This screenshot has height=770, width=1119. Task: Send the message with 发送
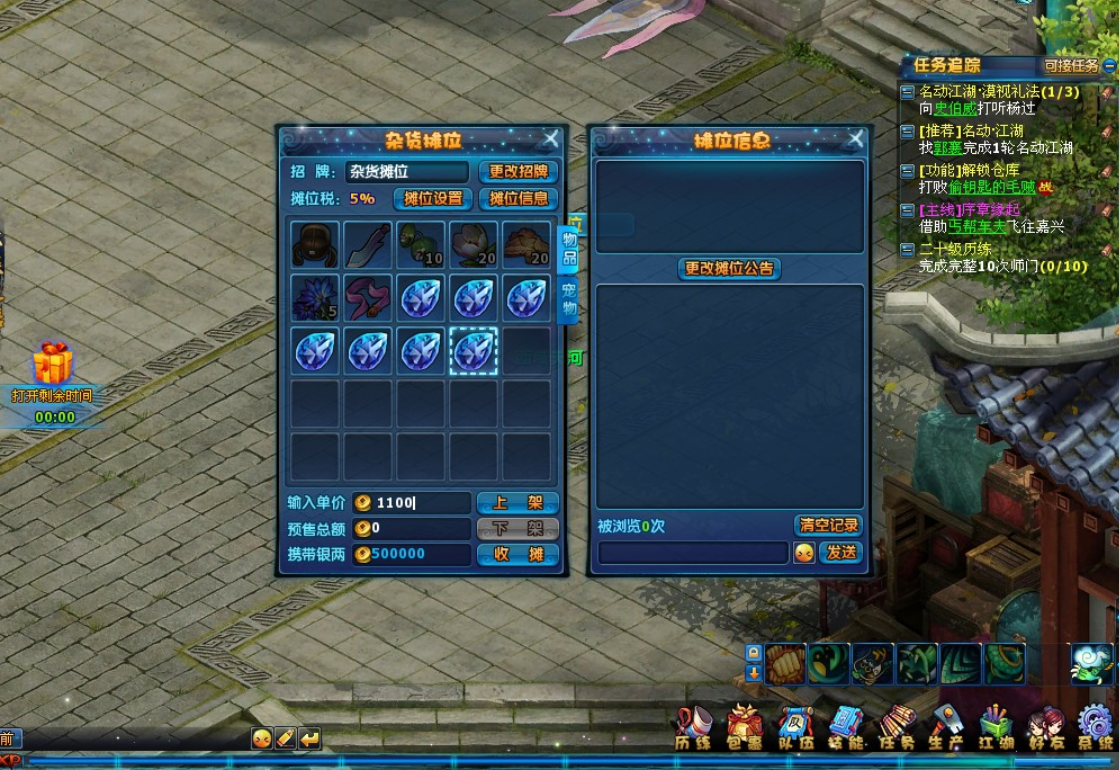click(840, 552)
